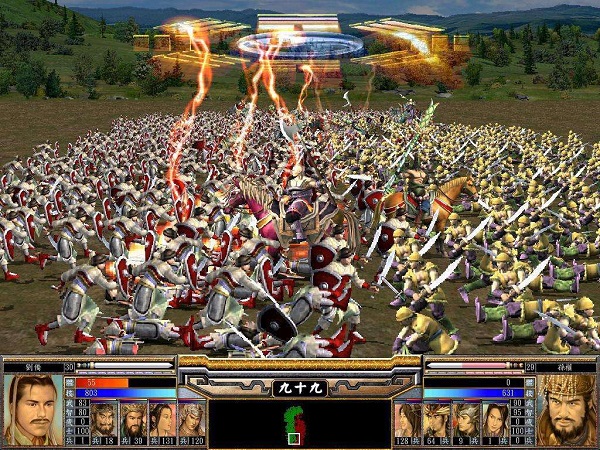Choose the left-side officer with 18 troops
The image size is (600, 450).
pyautogui.click(x=104, y=419)
